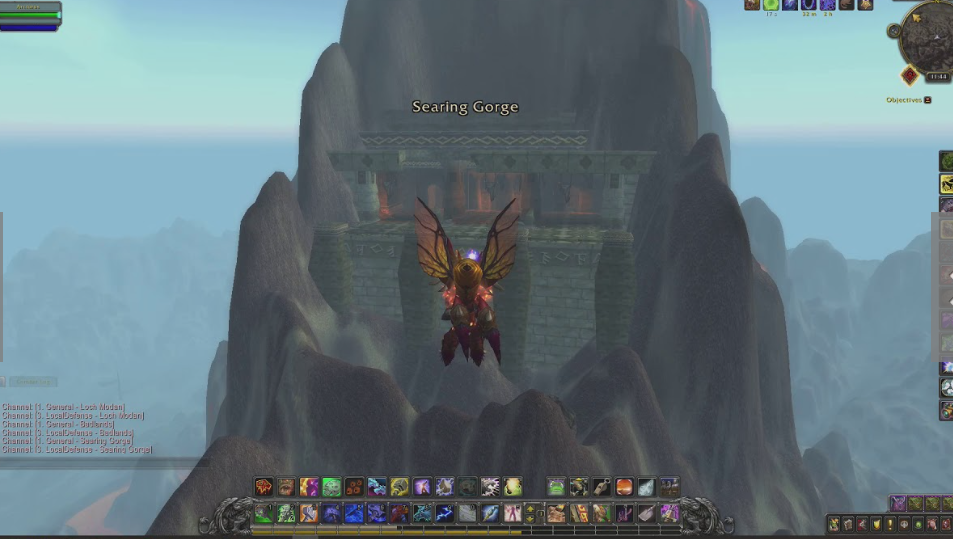Click the yellow exclamation micro menu button

(890, 524)
